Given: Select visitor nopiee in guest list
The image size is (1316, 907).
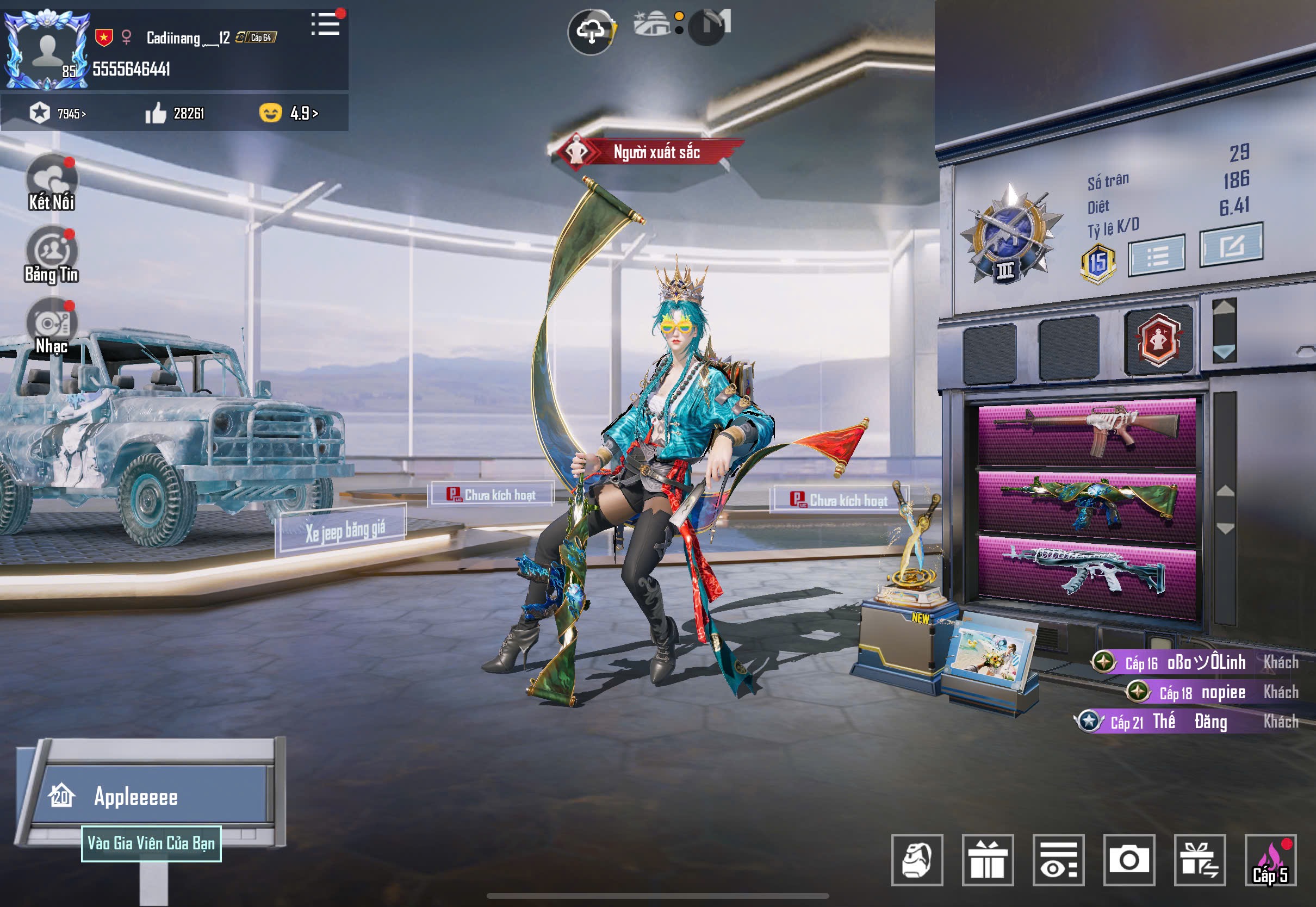Looking at the screenshot, I should click(1223, 692).
